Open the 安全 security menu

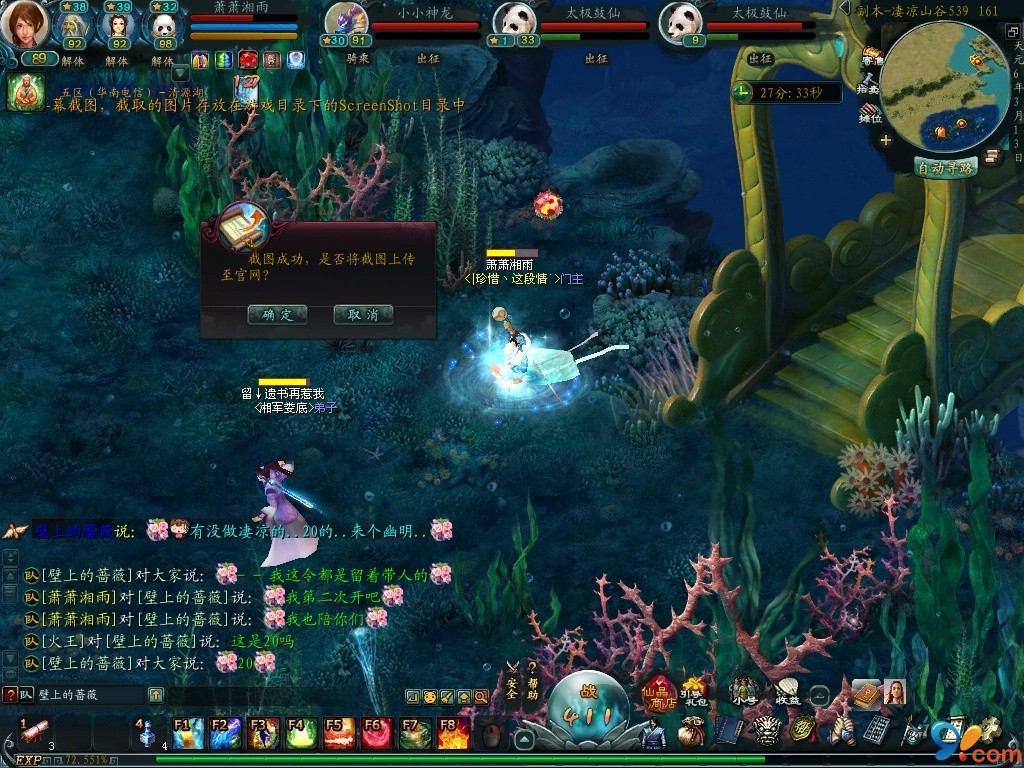511,681
